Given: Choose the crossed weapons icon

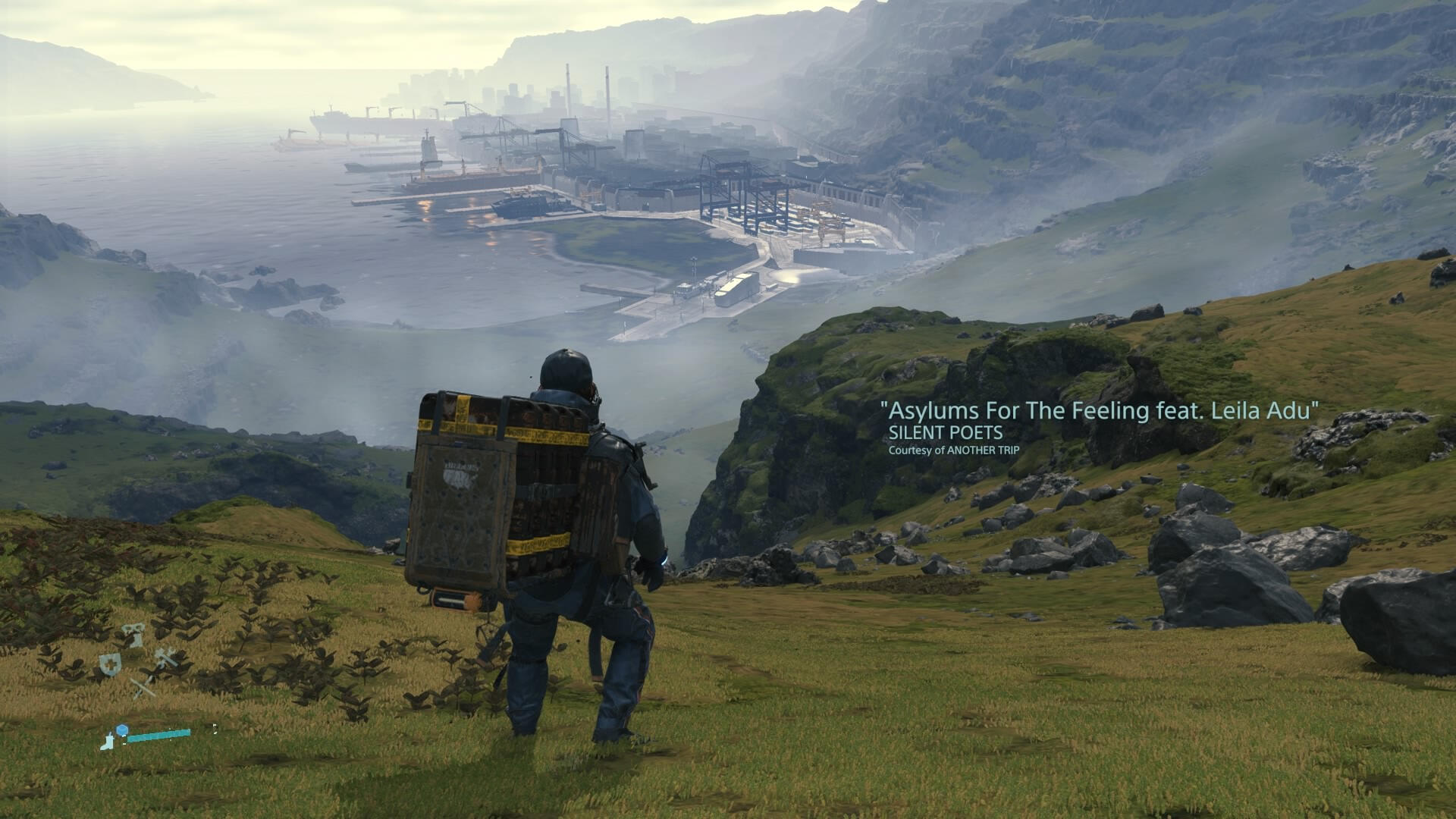Looking at the screenshot, I should (x=143, y=689).
